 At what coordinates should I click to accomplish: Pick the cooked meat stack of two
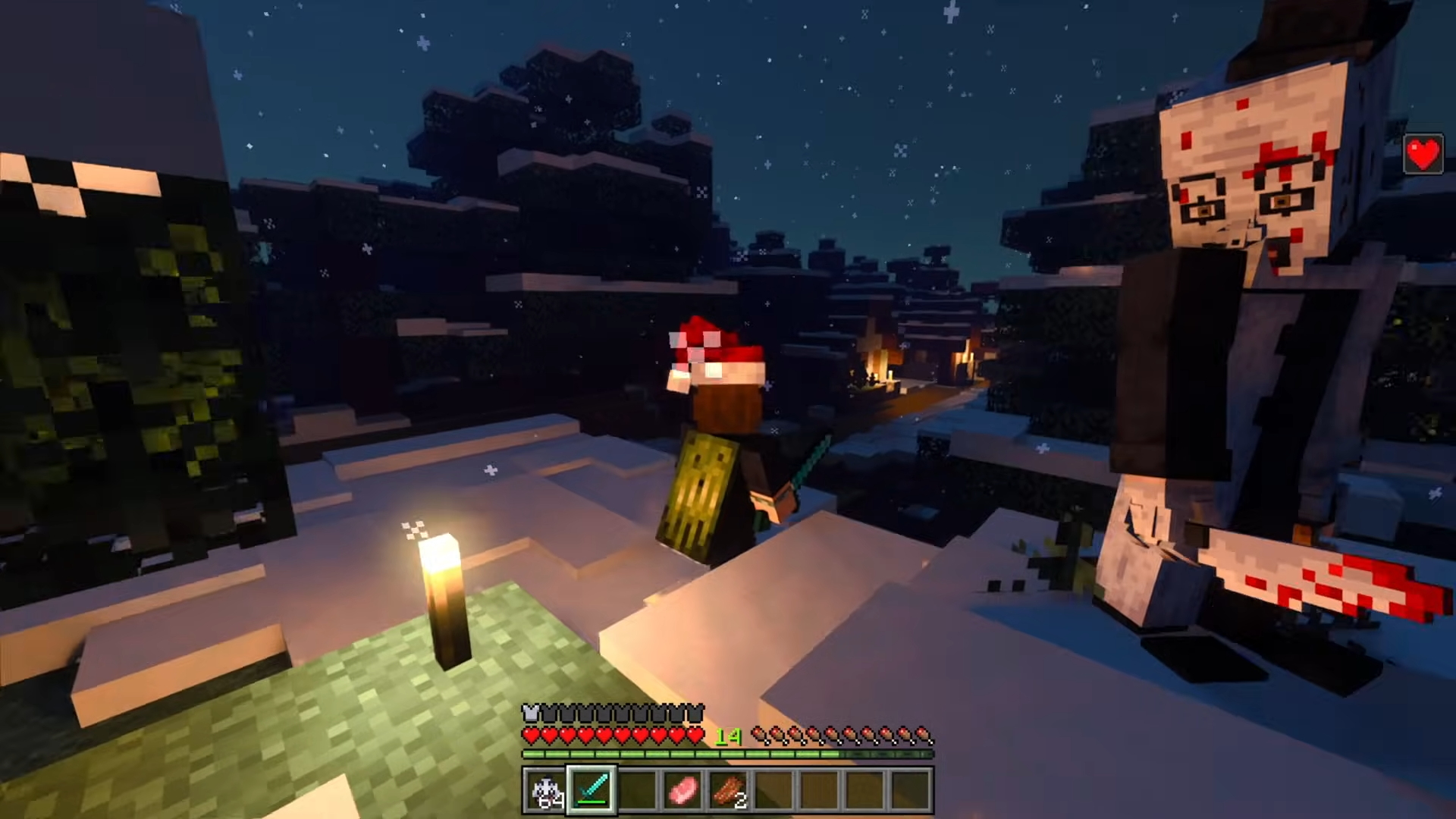pos(728,791)
